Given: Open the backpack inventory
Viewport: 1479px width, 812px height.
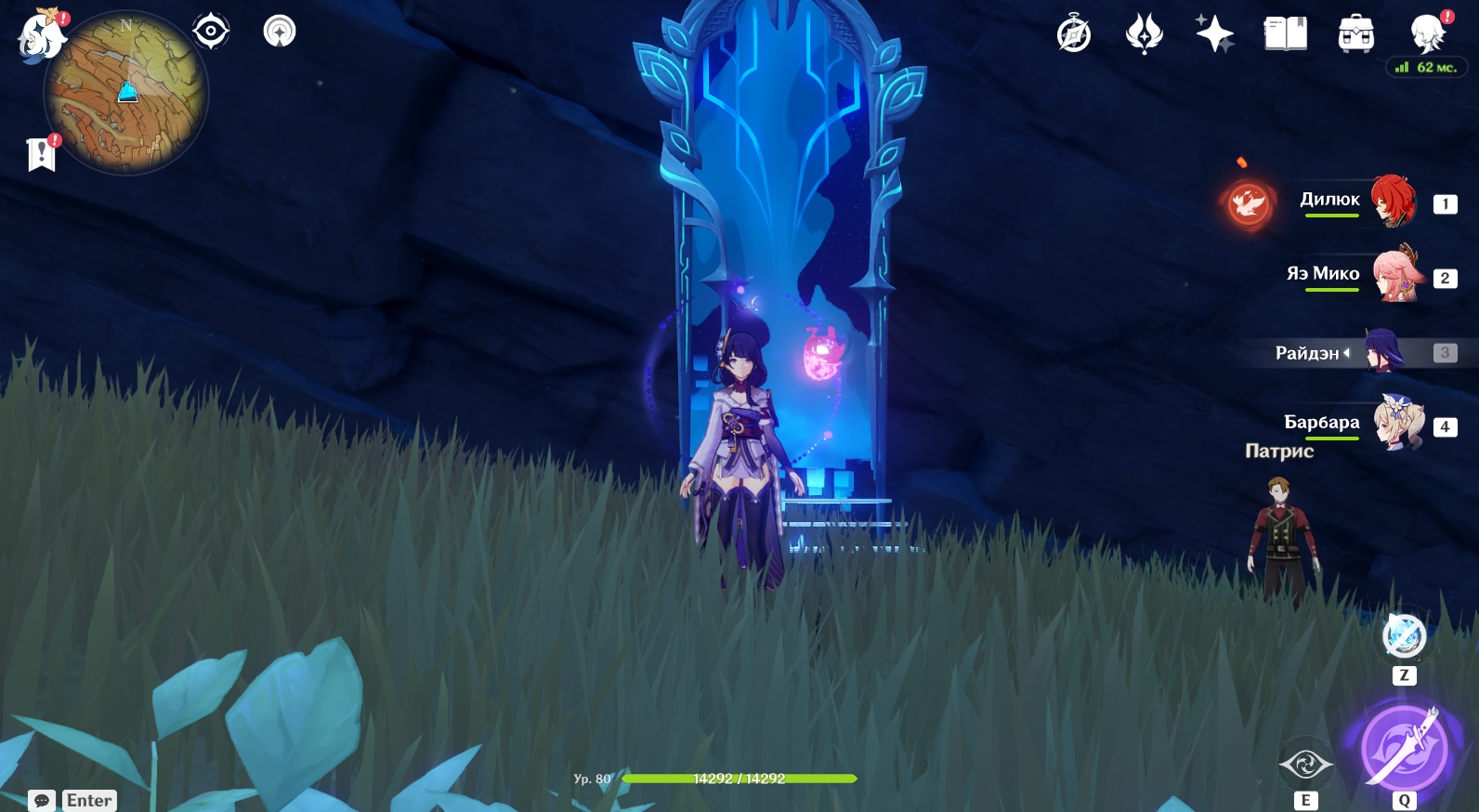Looking at the screenshot, I should (1355, 34).
